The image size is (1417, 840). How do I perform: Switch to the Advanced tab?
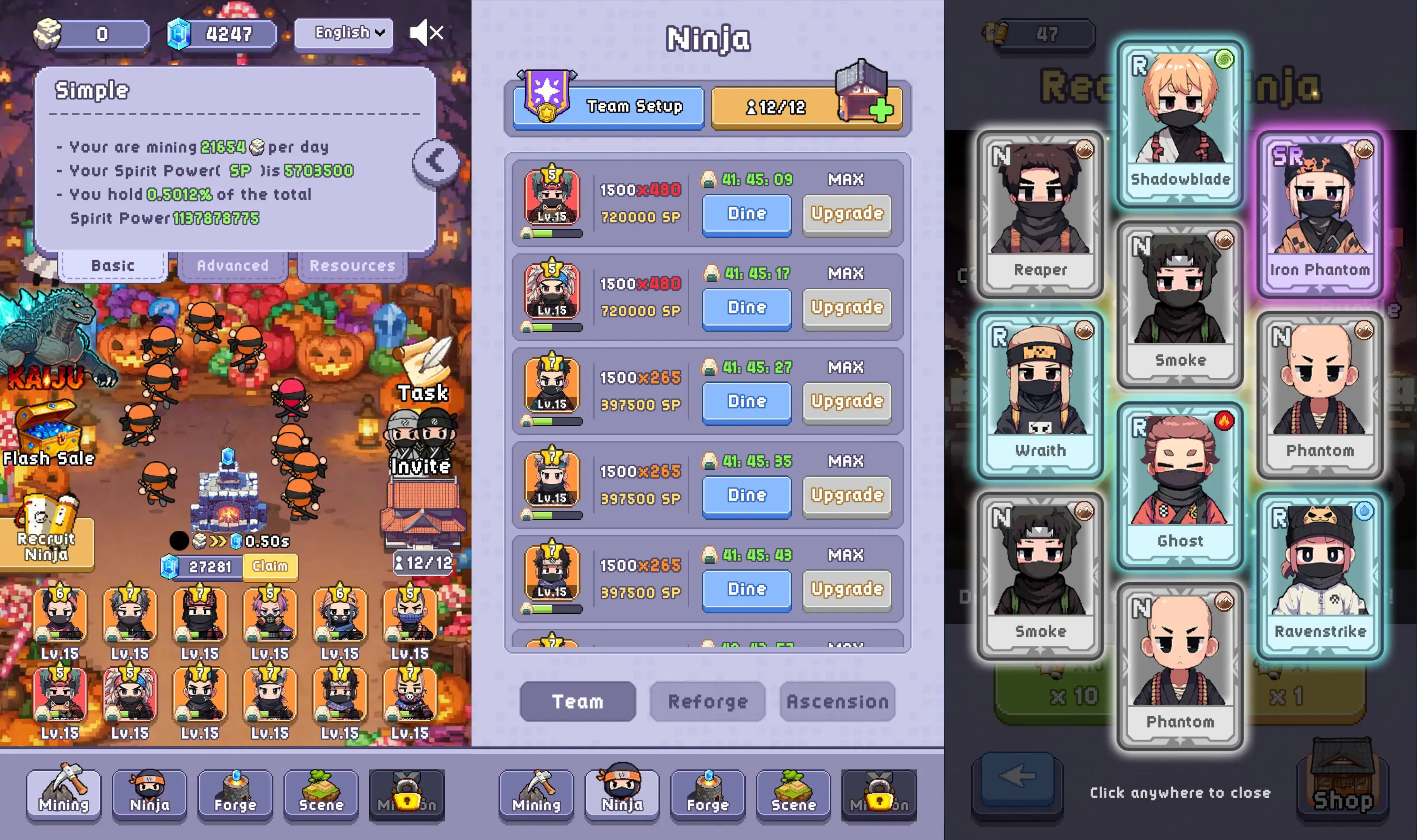(x=232, y=265)
